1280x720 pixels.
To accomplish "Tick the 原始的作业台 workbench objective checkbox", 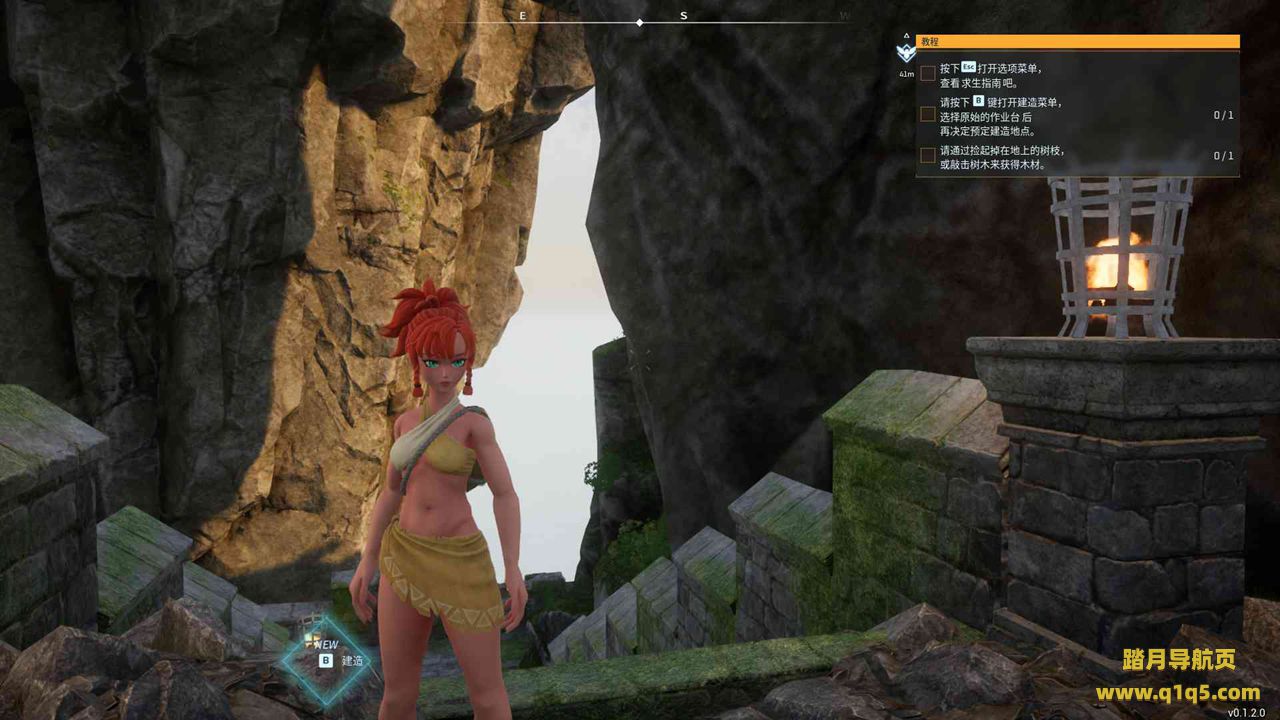I will (928, 115).
